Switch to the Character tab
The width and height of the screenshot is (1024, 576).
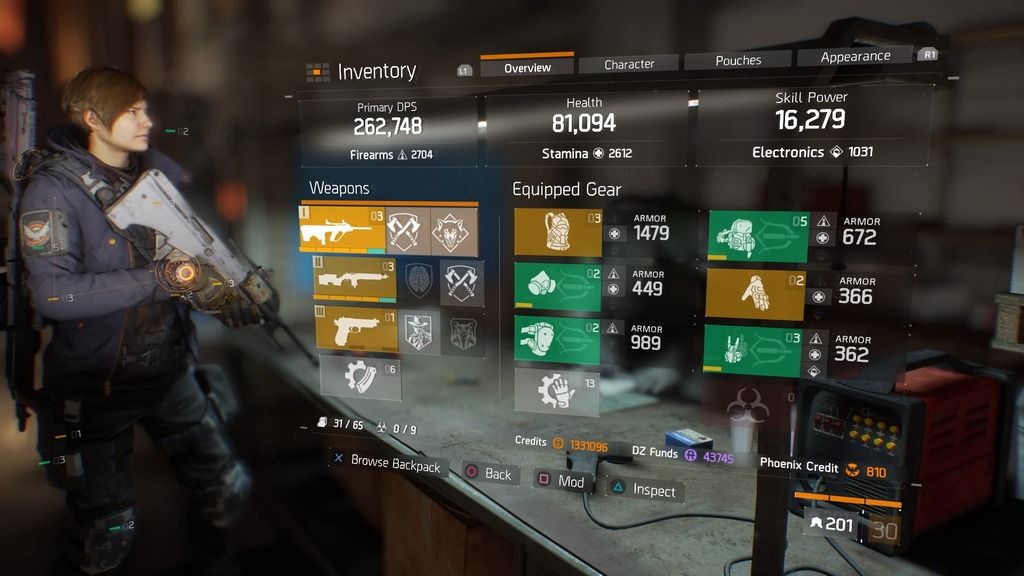(629, 64)
